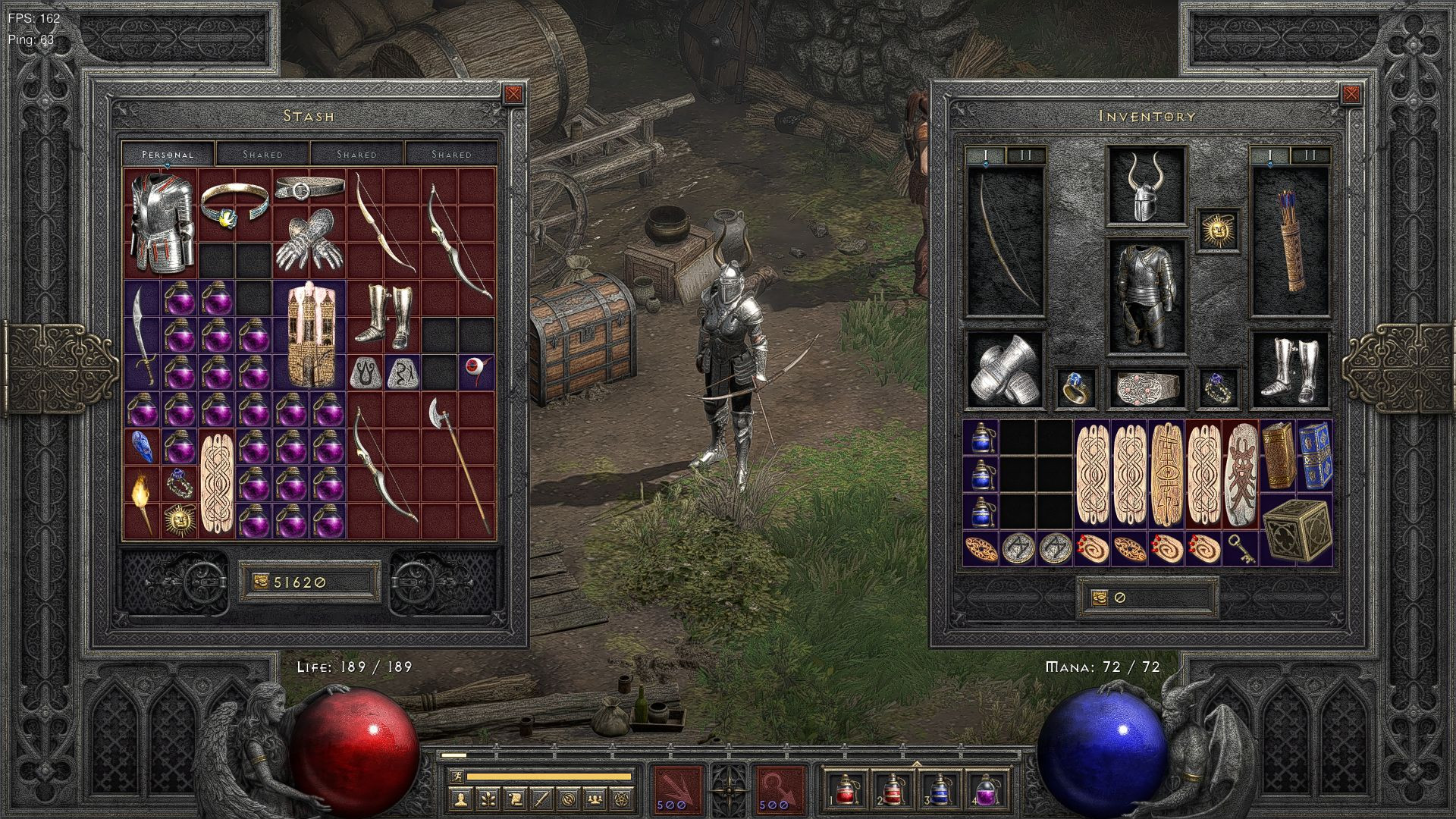Pick up the plate armor in the stash
The height and width of the screenshot is (819, 1456).
pyautogui.click(x=160, y=222)
